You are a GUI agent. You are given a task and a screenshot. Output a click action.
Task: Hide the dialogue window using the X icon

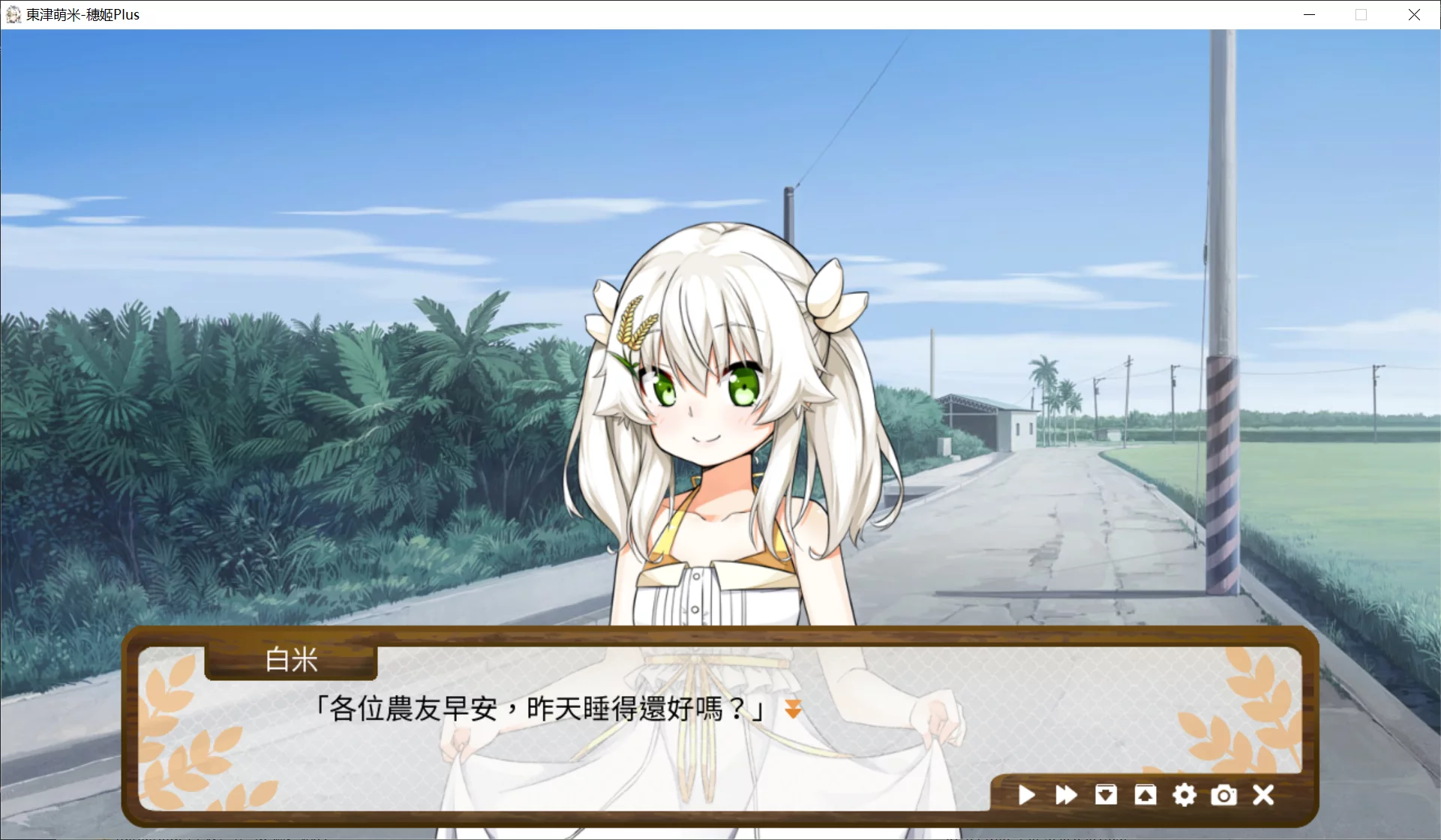click(x=1264, y=795)
